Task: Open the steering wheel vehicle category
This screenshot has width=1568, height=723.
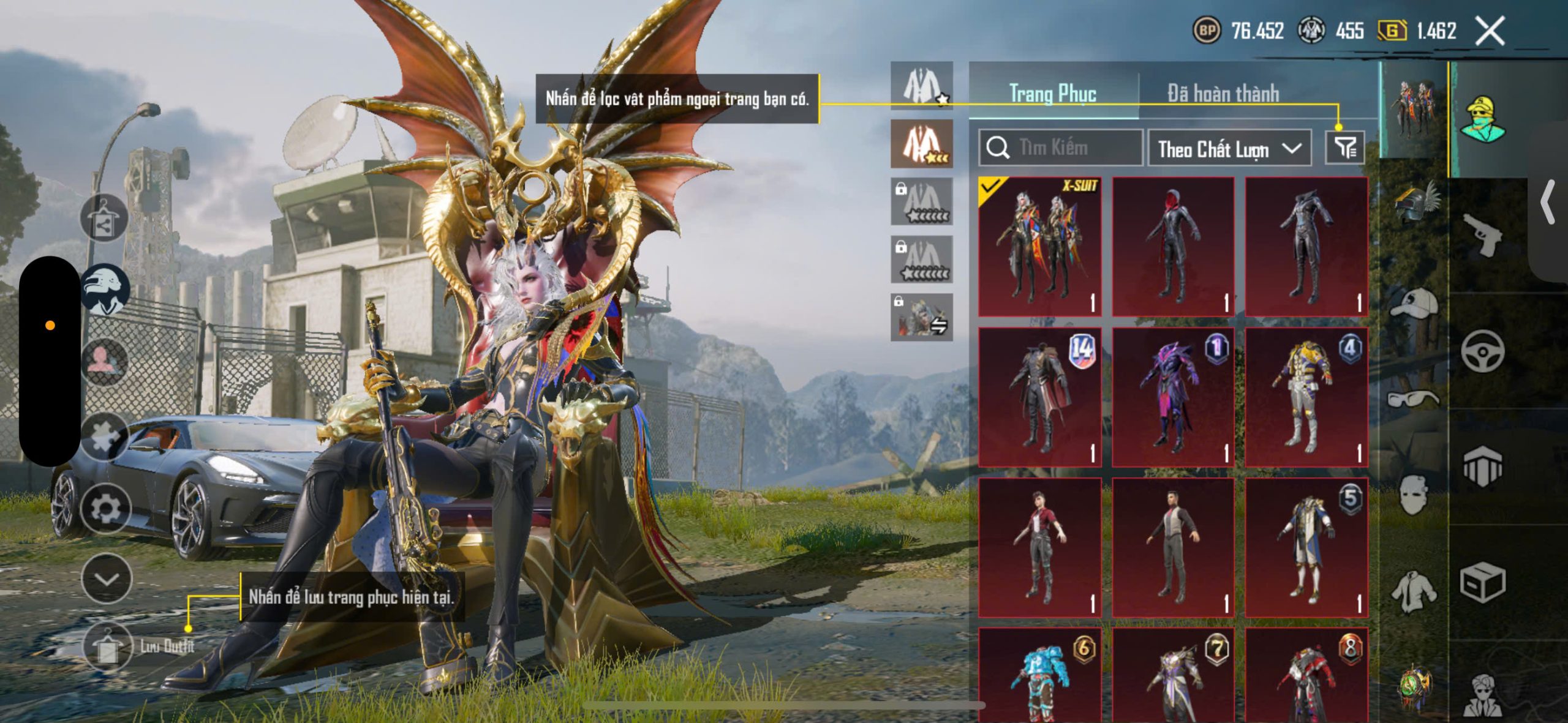Action: pos(1483,351)
